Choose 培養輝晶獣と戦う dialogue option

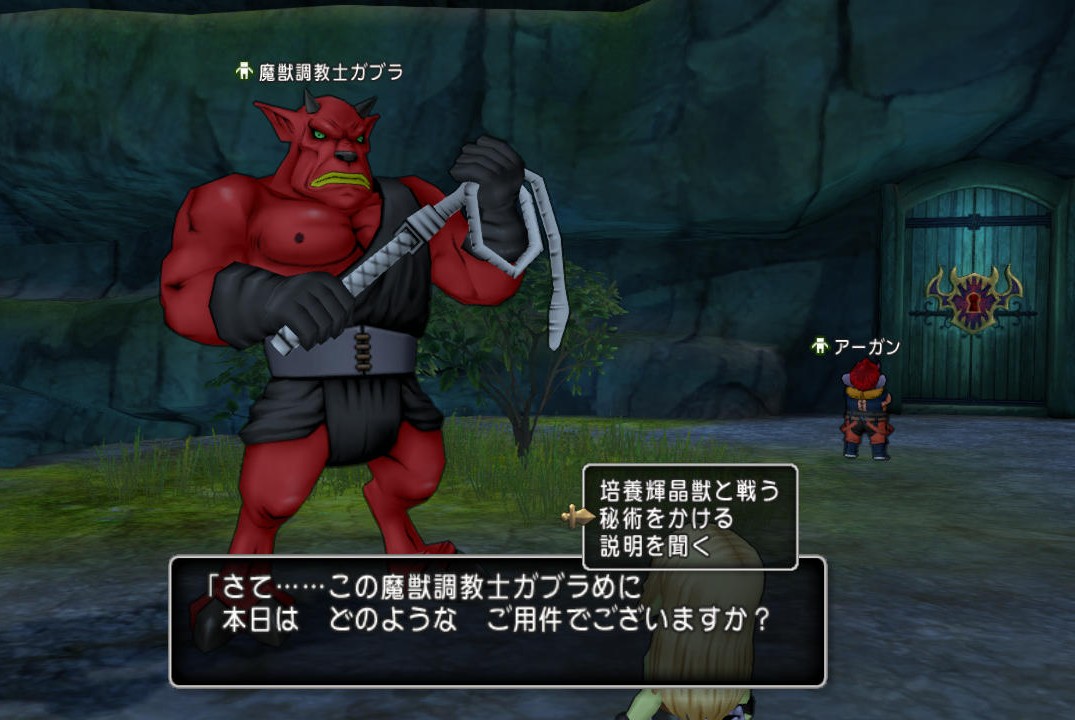coord(688,490)
